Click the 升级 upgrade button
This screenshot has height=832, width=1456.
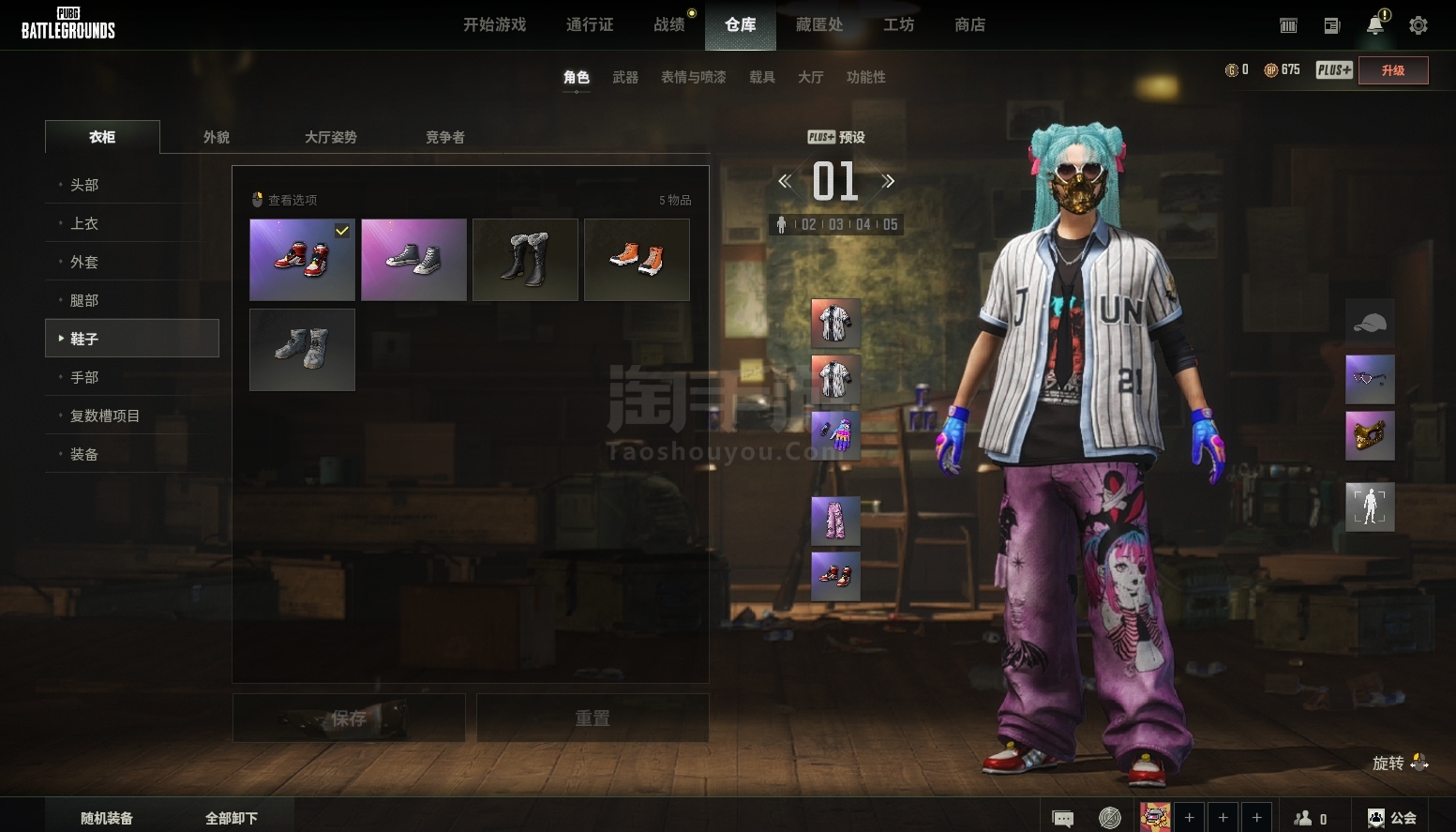1393,71
